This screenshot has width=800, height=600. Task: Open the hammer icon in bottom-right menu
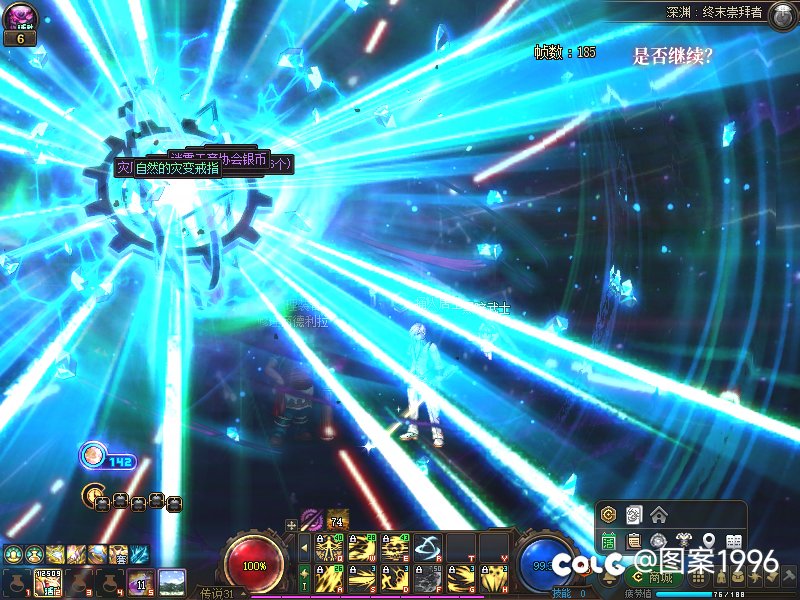click(x=789, y=578)
